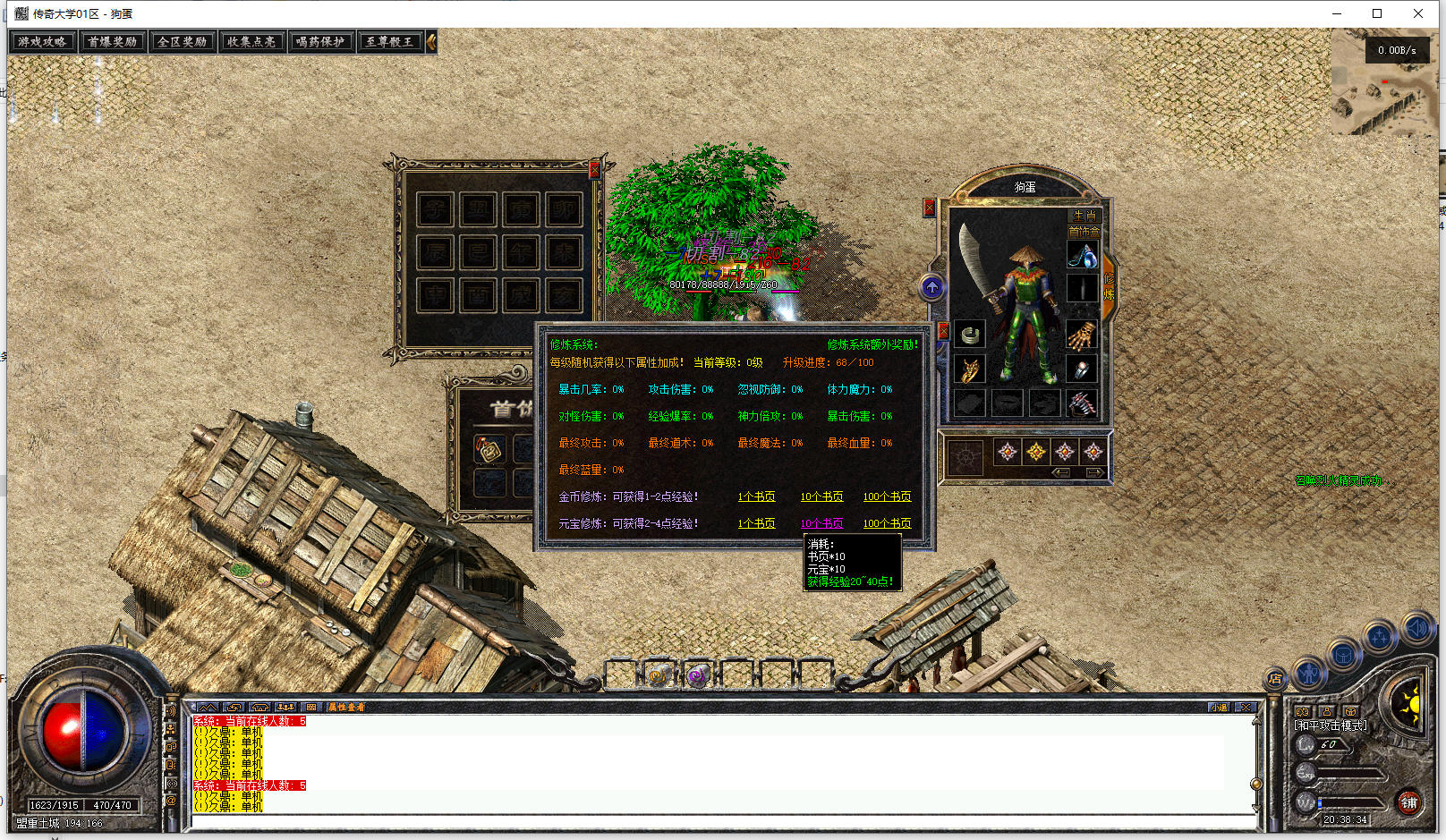Close the zodiac slots panel
Image resolution: width=1446 pixels, height=840 pixels.
click(x=594, y=170)
